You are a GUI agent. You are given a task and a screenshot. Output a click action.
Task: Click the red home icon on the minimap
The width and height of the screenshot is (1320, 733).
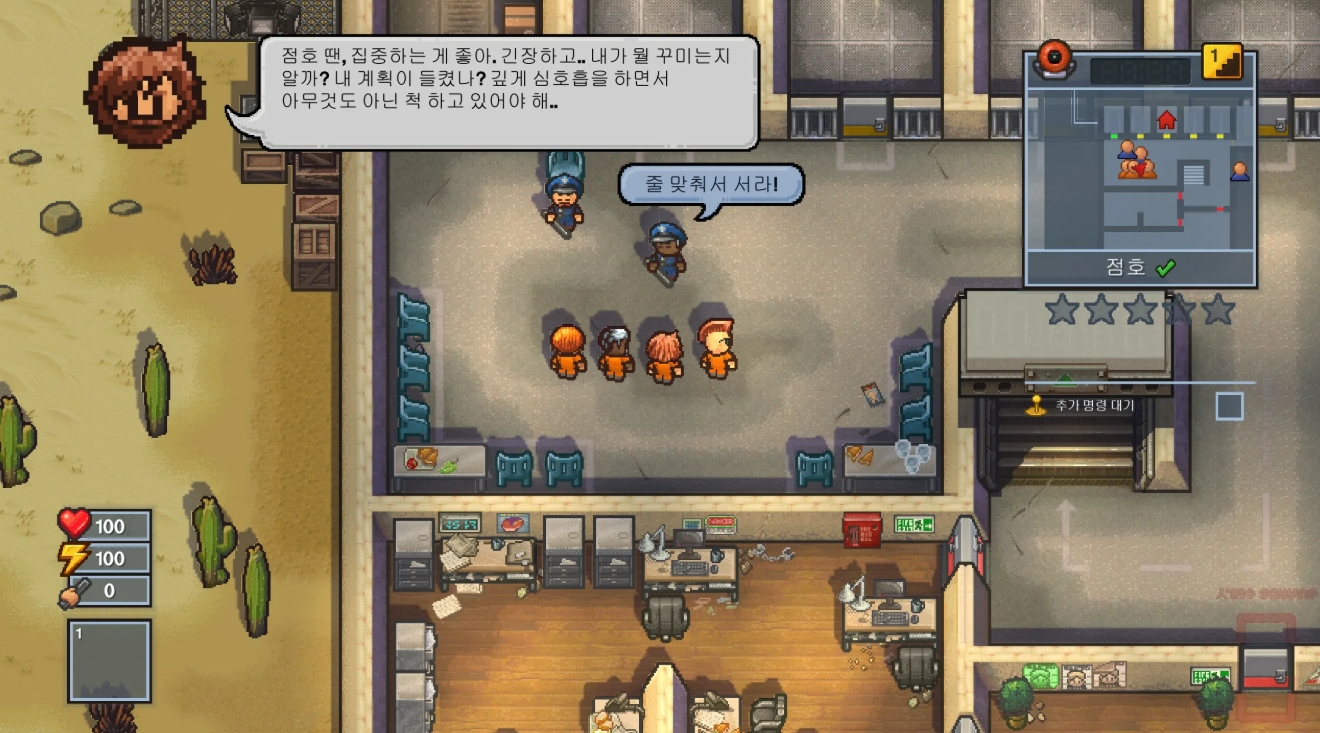click(1167, 120)
